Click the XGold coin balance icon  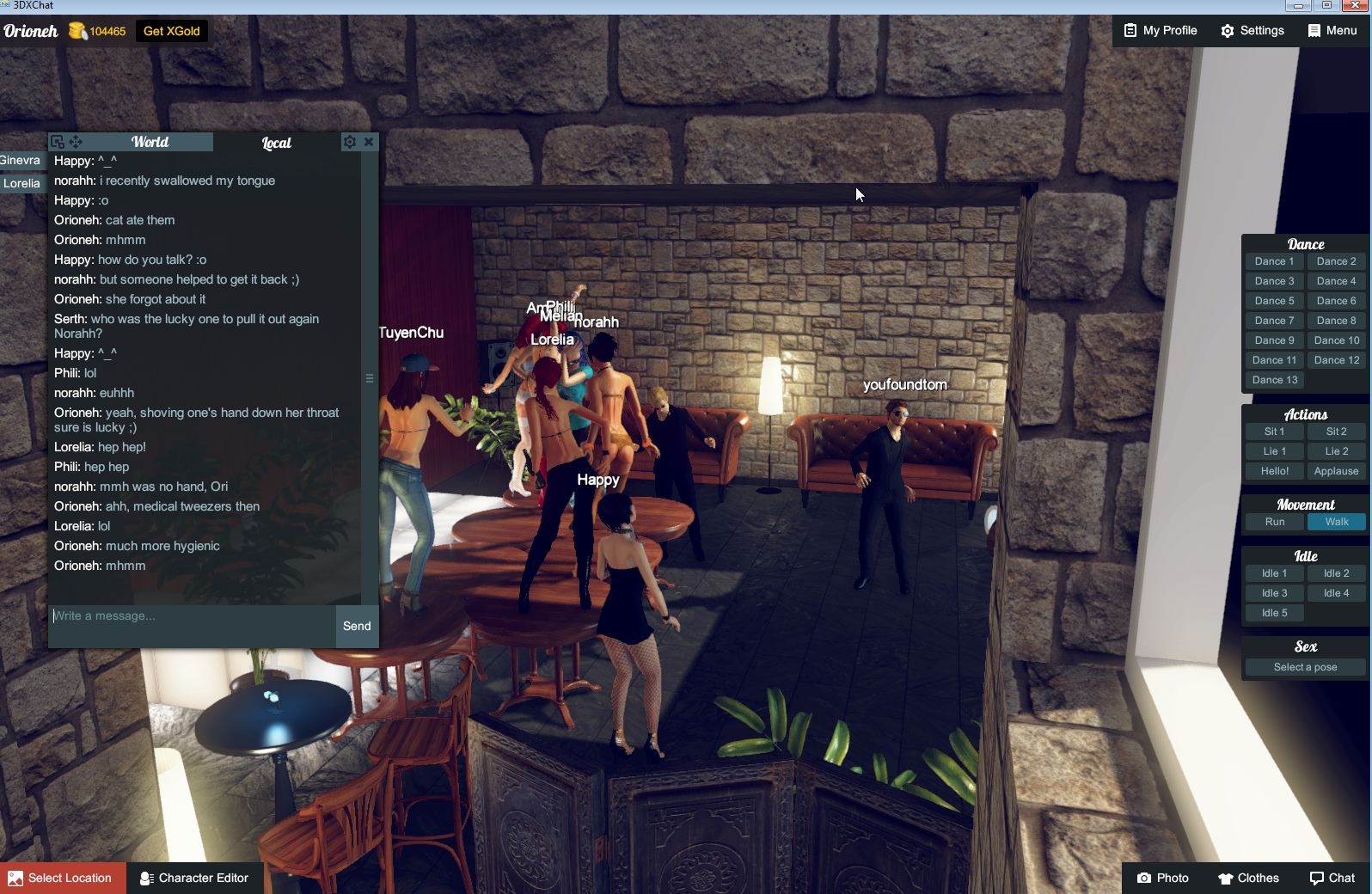click(x=77, y=31)
